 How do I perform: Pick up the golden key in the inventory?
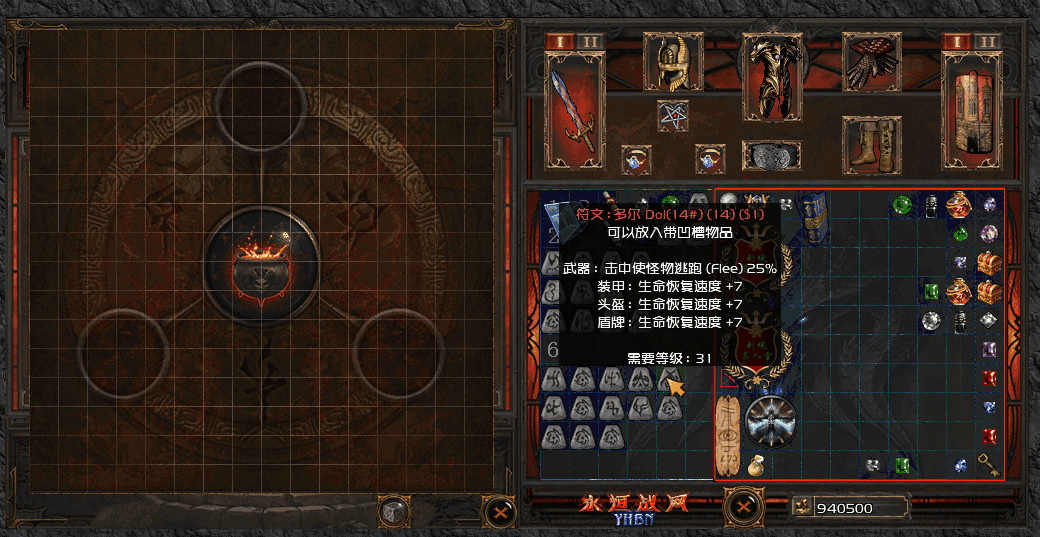tap(989, 464)
